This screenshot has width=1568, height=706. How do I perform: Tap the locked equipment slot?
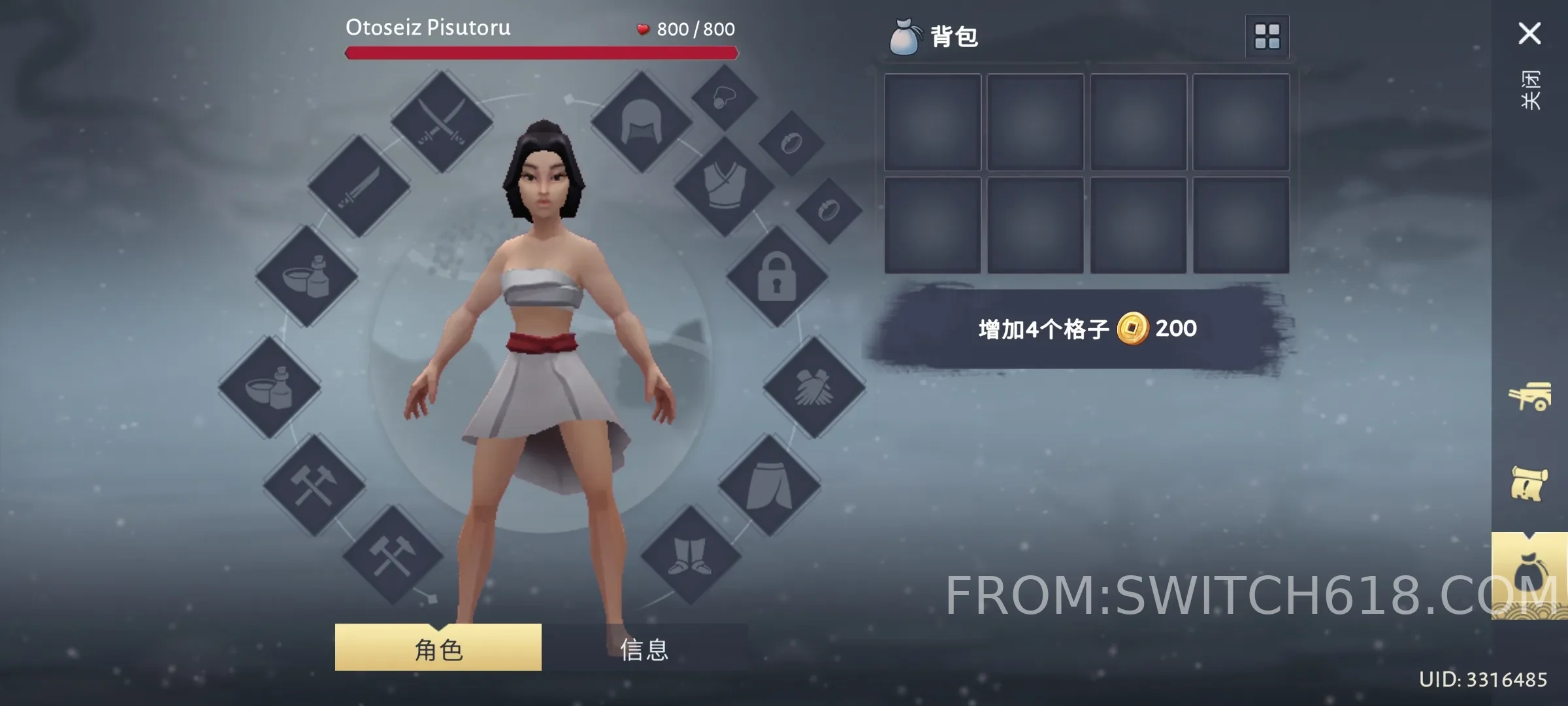pos(777,277)
